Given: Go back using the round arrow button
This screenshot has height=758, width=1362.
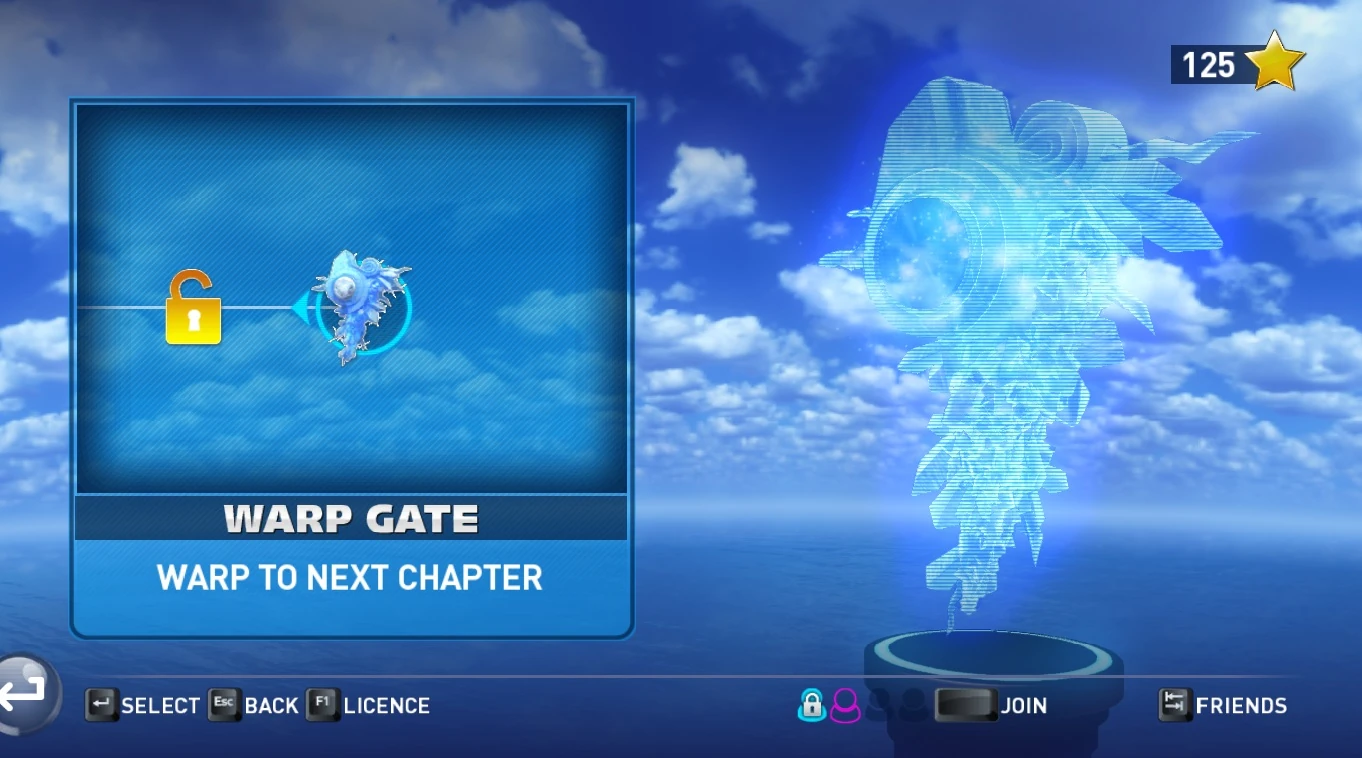Looking at the screenshot, I should click(x=24, y=693).
